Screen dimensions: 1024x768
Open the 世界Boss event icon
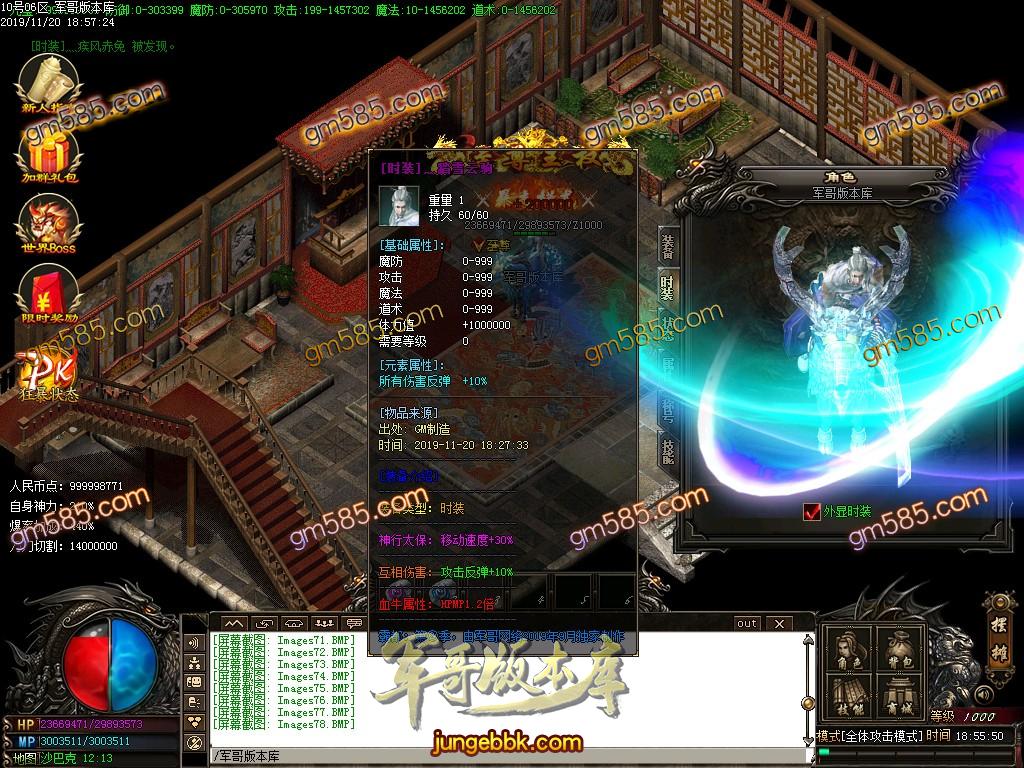[48, 224]
